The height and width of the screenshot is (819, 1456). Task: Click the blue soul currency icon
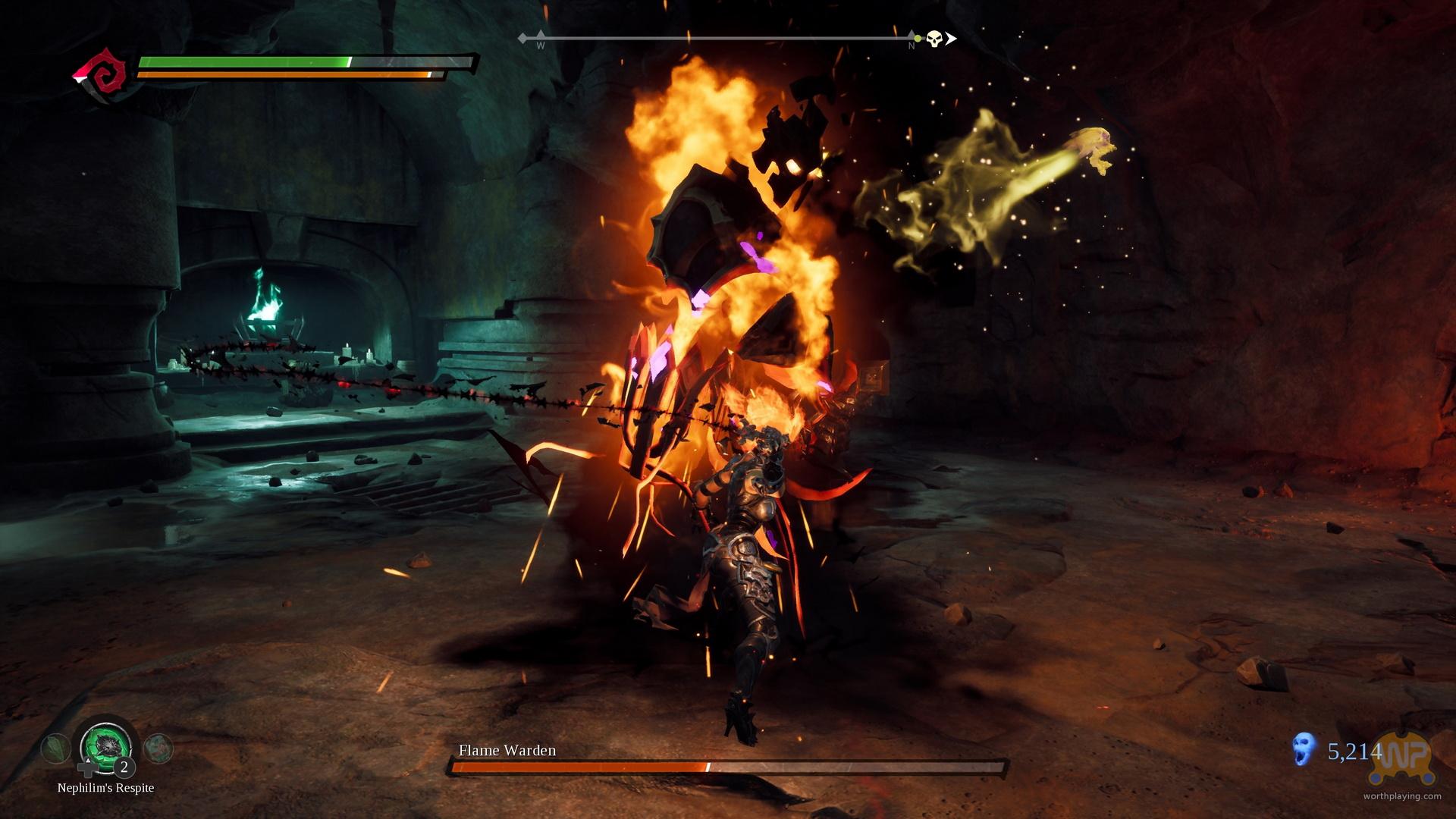click(1304, 752)
